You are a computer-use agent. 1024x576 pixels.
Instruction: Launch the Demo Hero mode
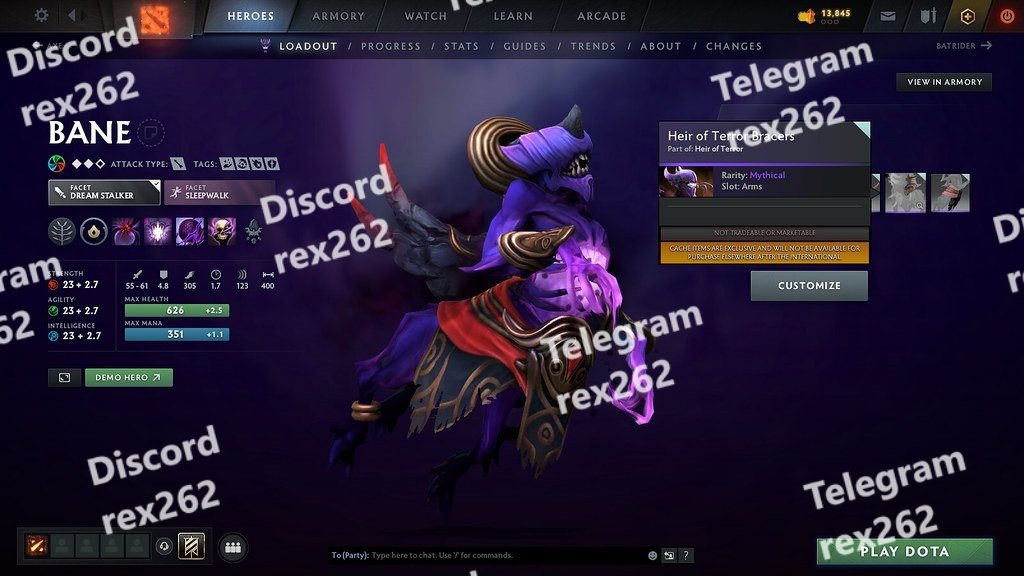coord(129,377)
